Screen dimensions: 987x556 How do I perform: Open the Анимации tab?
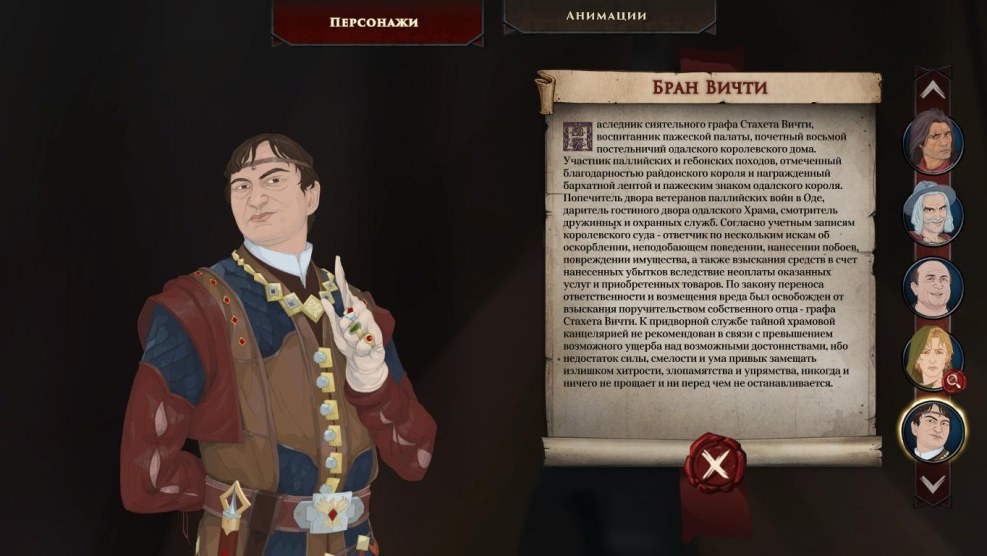[606, 16]
